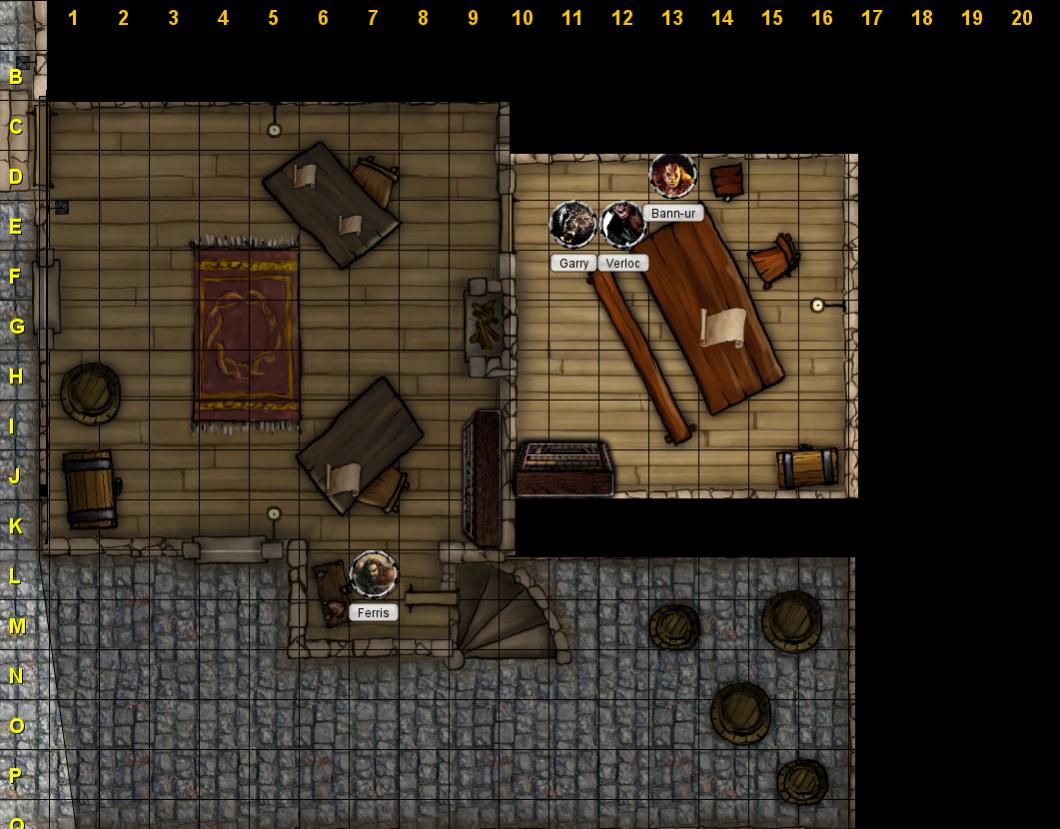Select the Bann-ur character token
Image resolution: width=1060 pixels, height=829 pixels.
point(672,176)
